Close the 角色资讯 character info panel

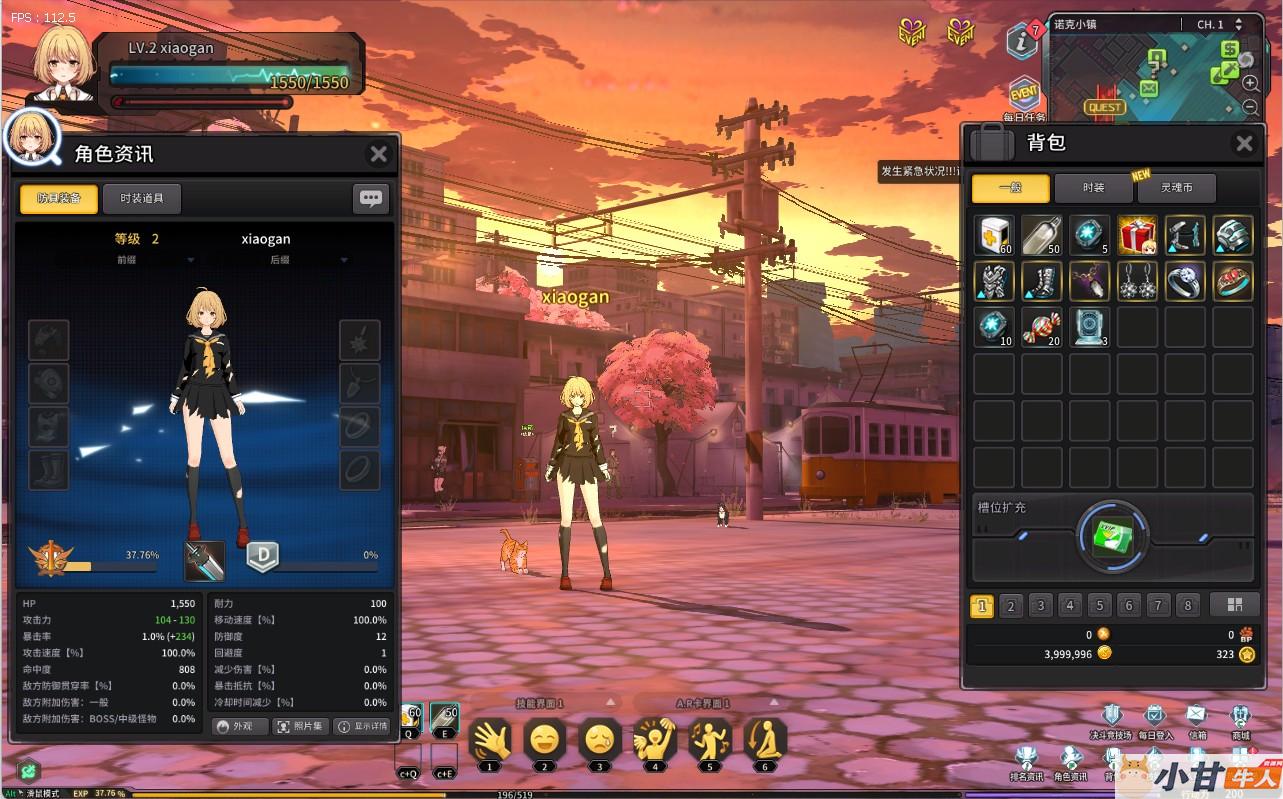click(378, 154)
